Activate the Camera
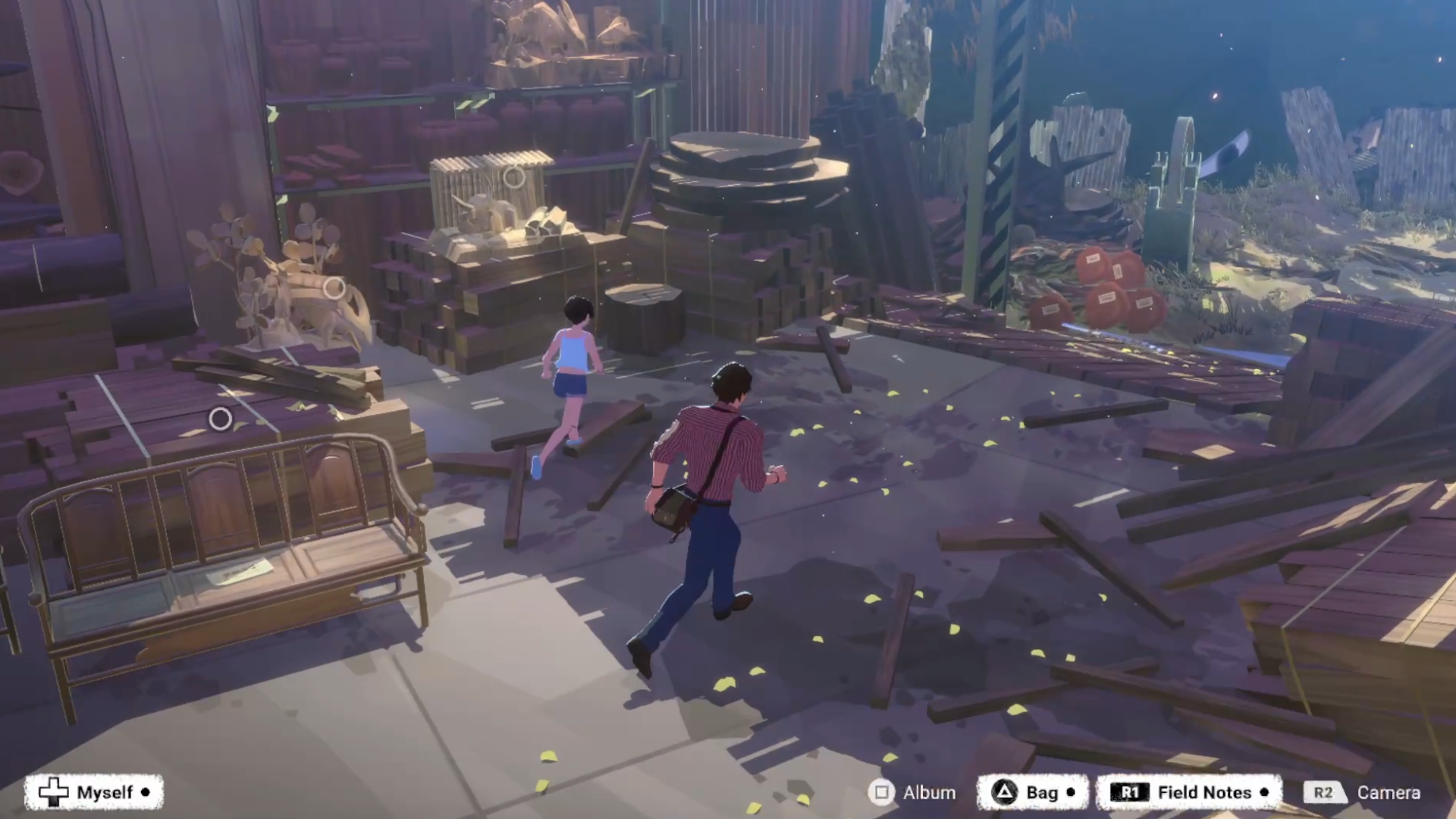Image resolution: width=1456 pixels, height=819 pixels. coord(1363,792)
